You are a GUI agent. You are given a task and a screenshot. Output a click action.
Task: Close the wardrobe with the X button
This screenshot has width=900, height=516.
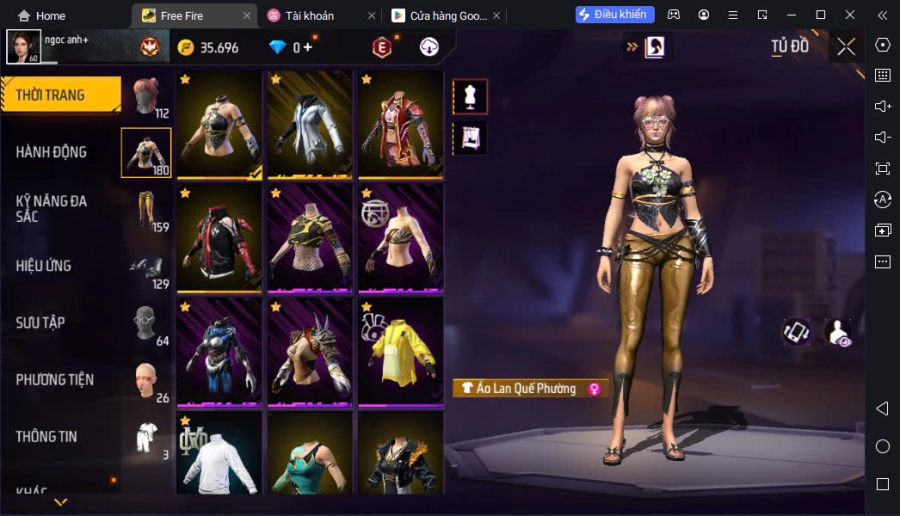point(846,47)
